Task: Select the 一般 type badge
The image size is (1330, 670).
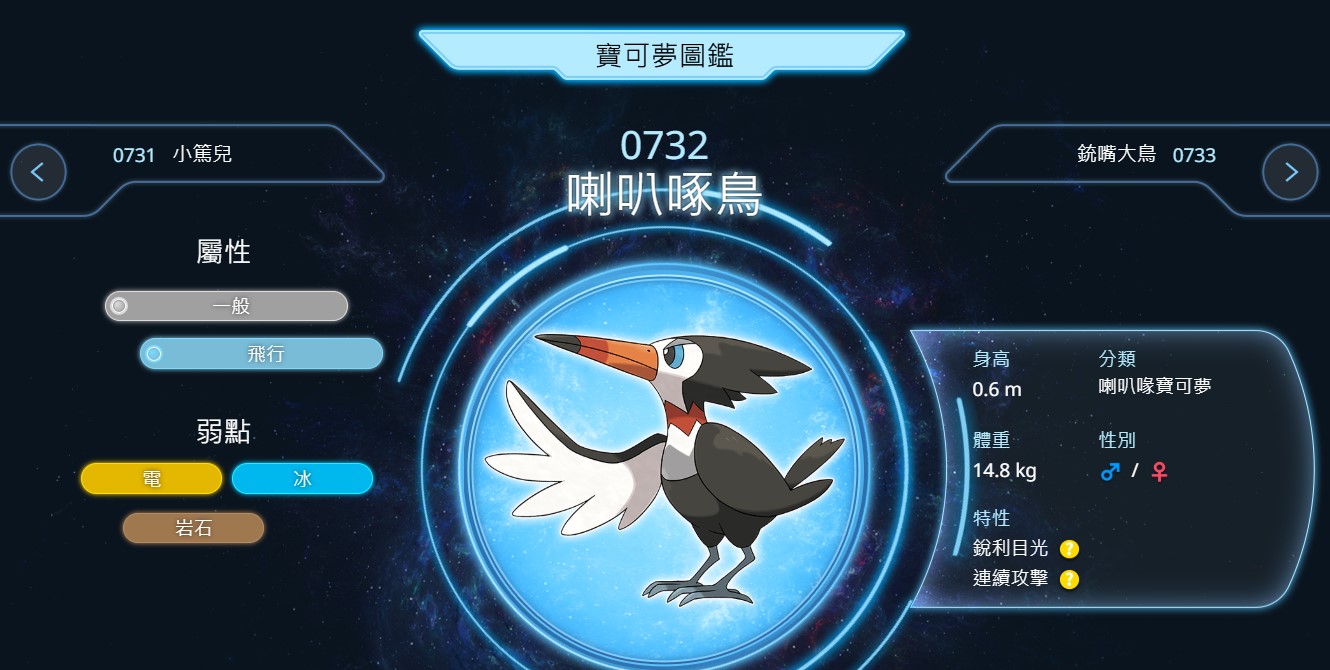Action: point(227,306)
